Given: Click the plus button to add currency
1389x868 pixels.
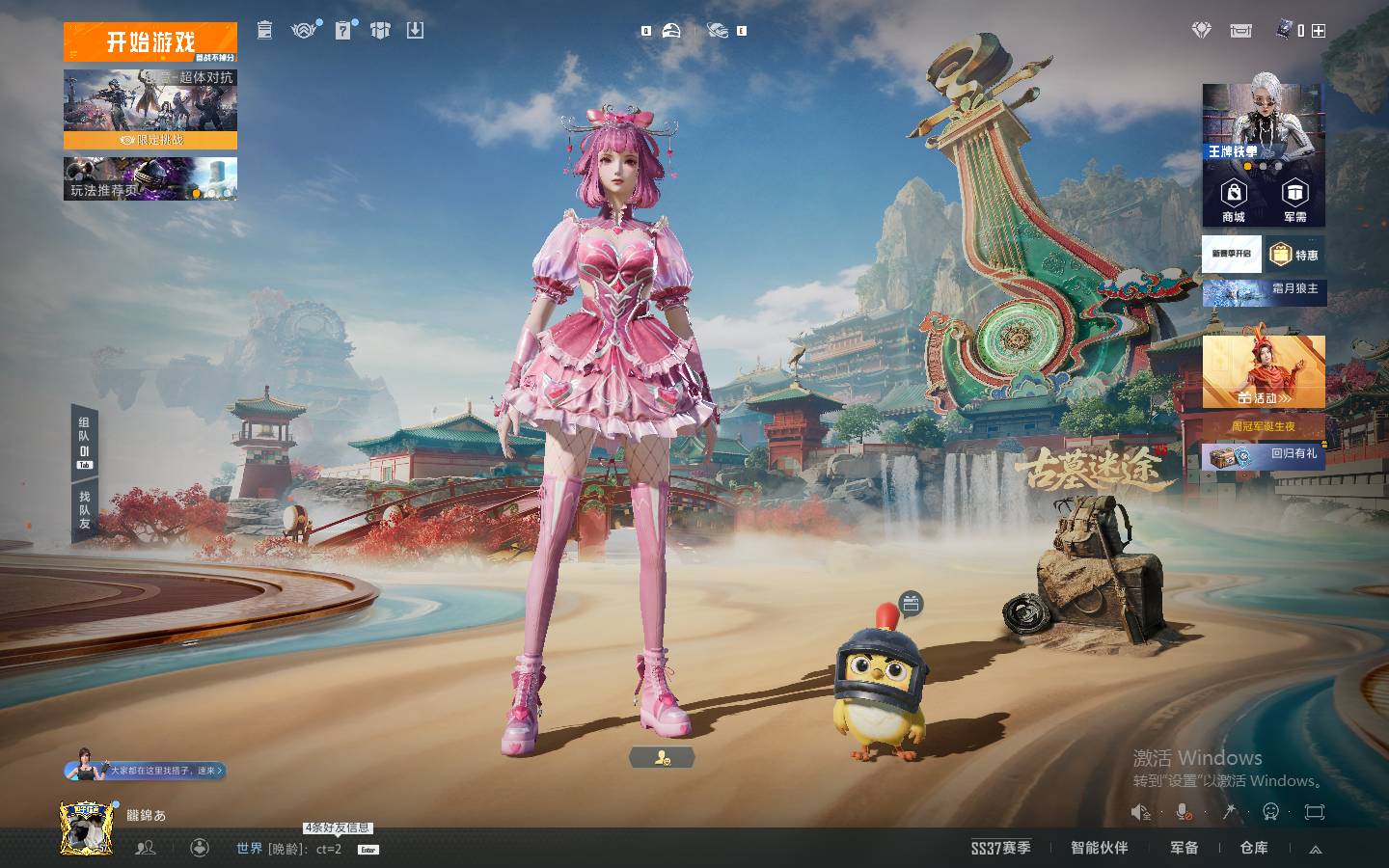Looking at the screenshot, I should click(x=1319, y=31).
